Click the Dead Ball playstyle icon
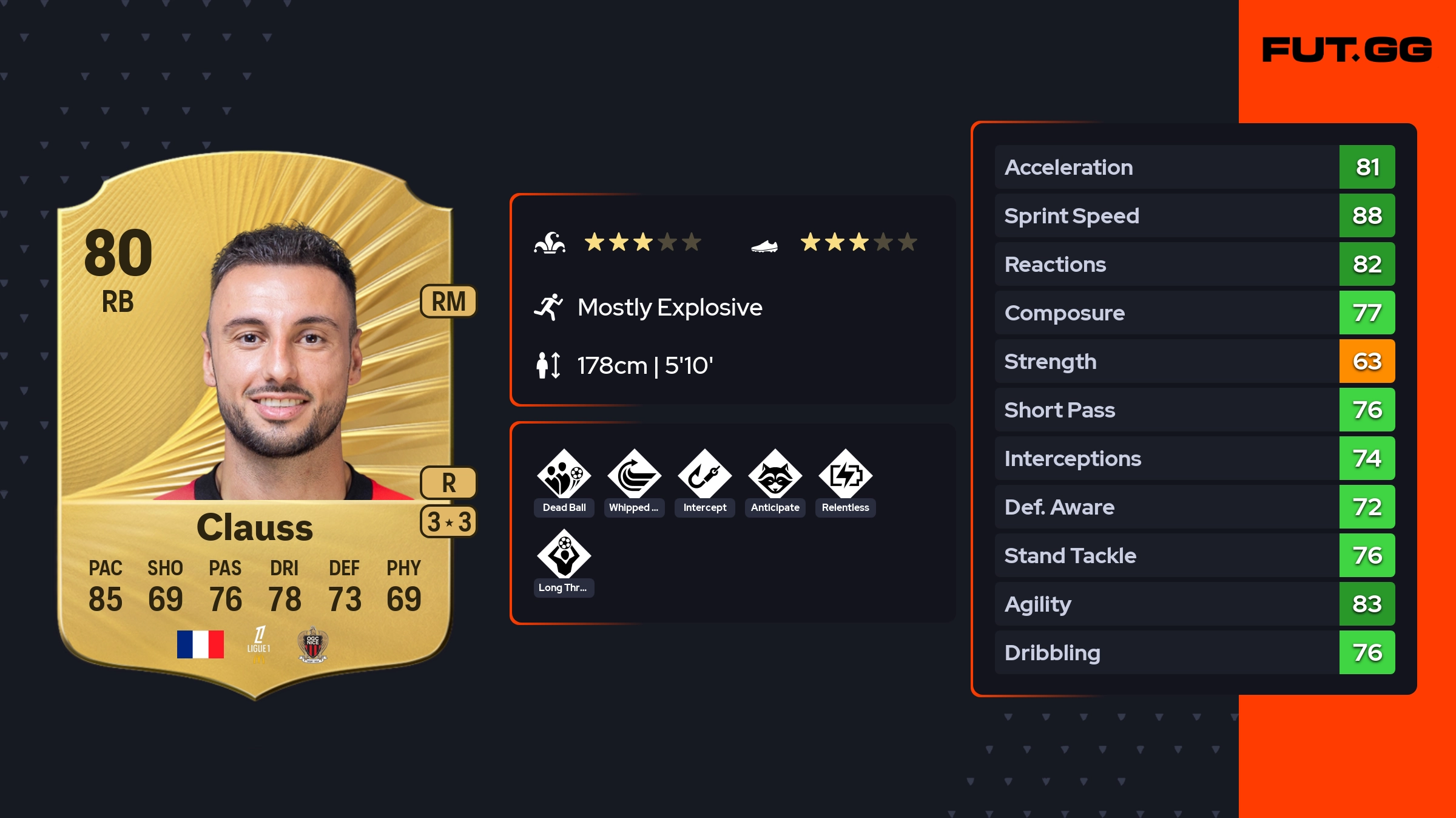 (564, 475)
